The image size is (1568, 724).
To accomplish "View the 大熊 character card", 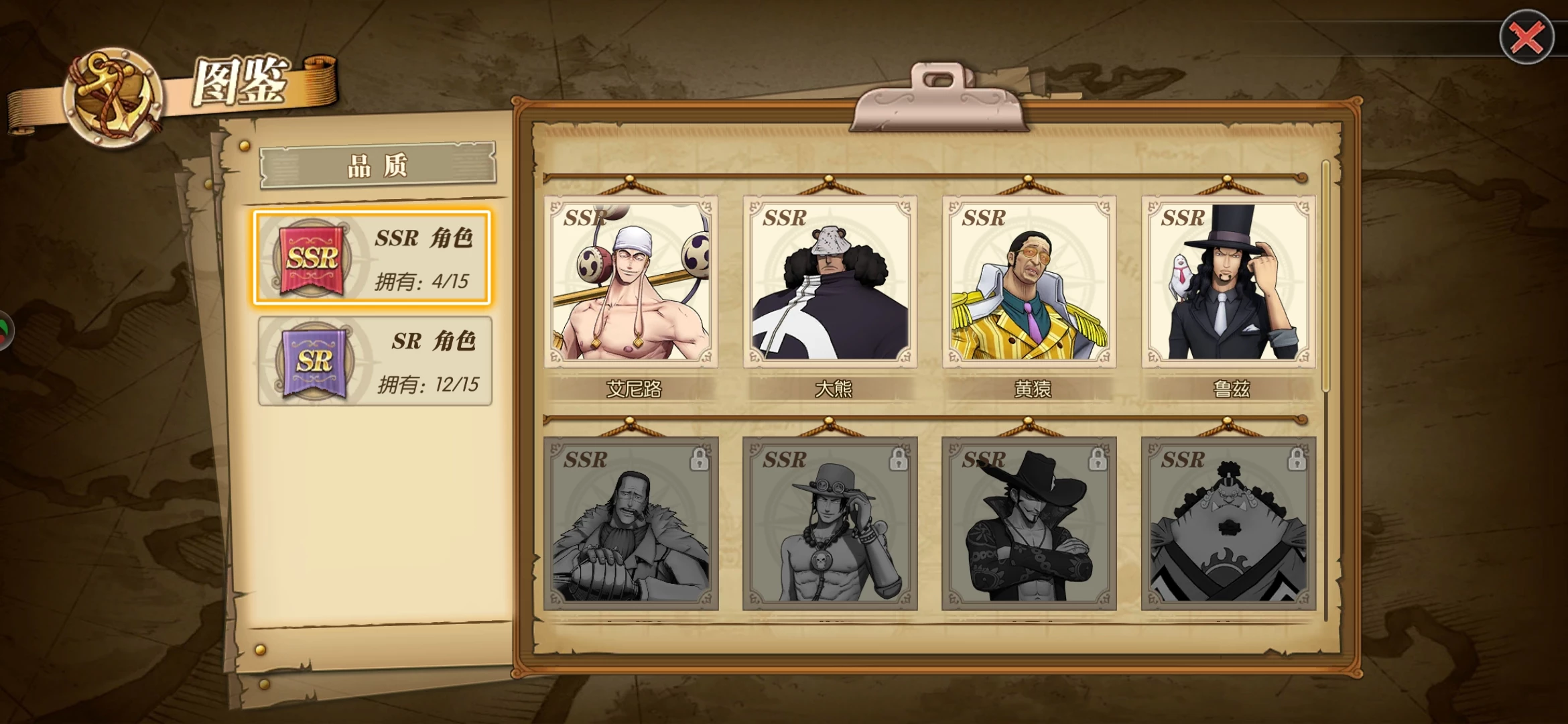I will (830, 282).
